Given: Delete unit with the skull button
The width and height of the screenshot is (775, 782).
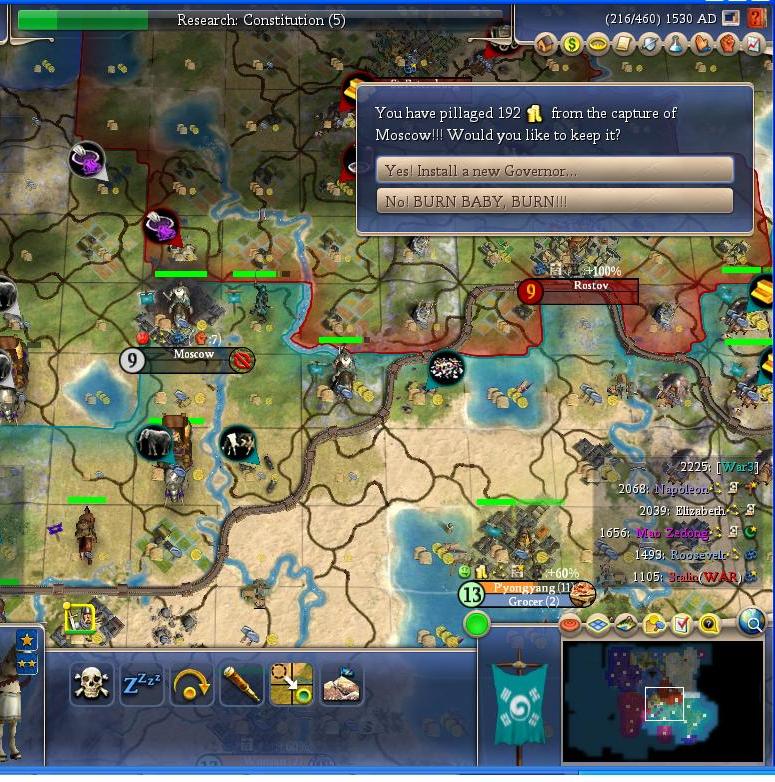Looking at the screenshot, I should pos(91,685).
